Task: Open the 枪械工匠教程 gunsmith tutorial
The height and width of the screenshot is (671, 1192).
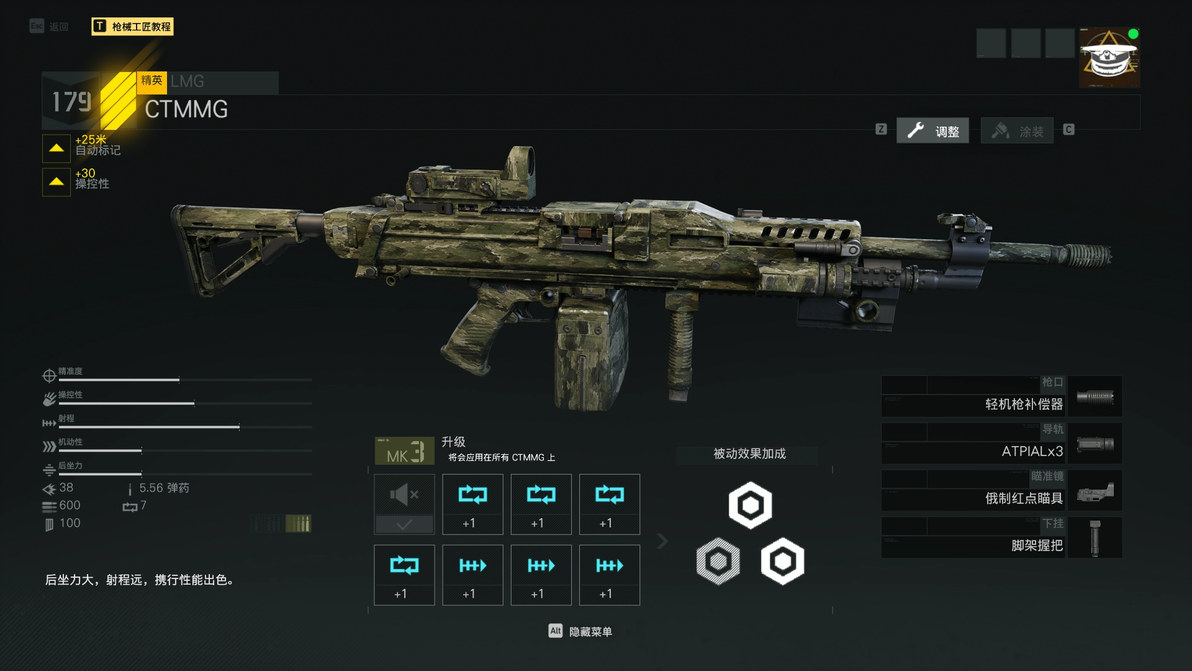Action: coord(132,26)
